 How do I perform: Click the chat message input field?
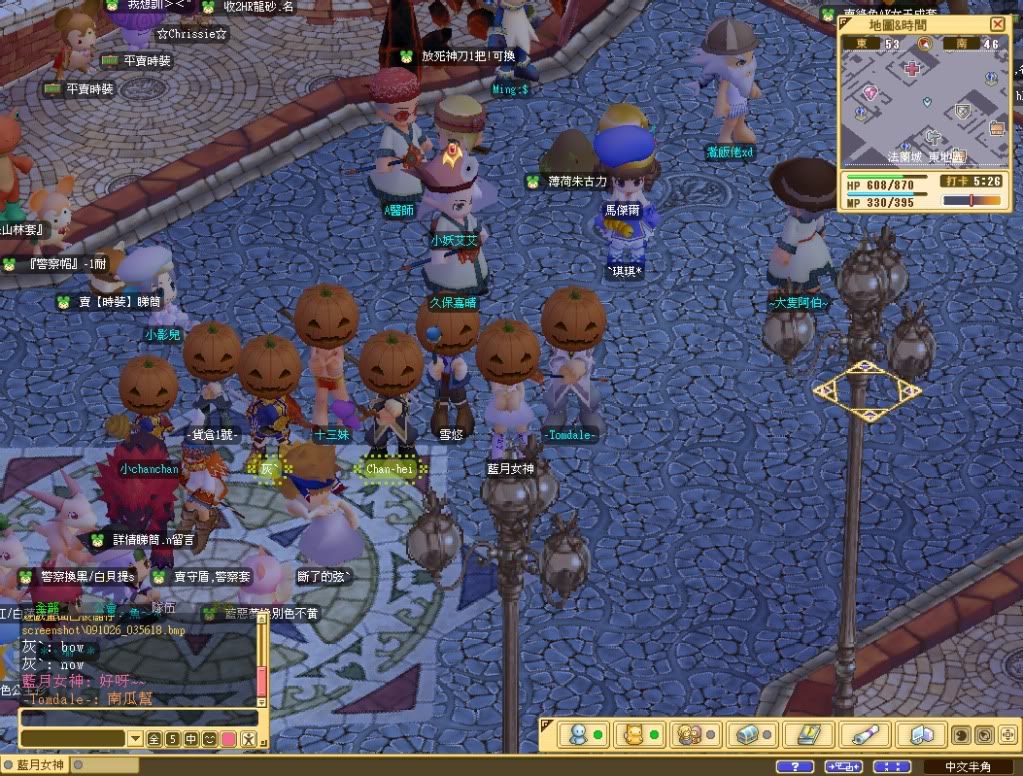139,717
